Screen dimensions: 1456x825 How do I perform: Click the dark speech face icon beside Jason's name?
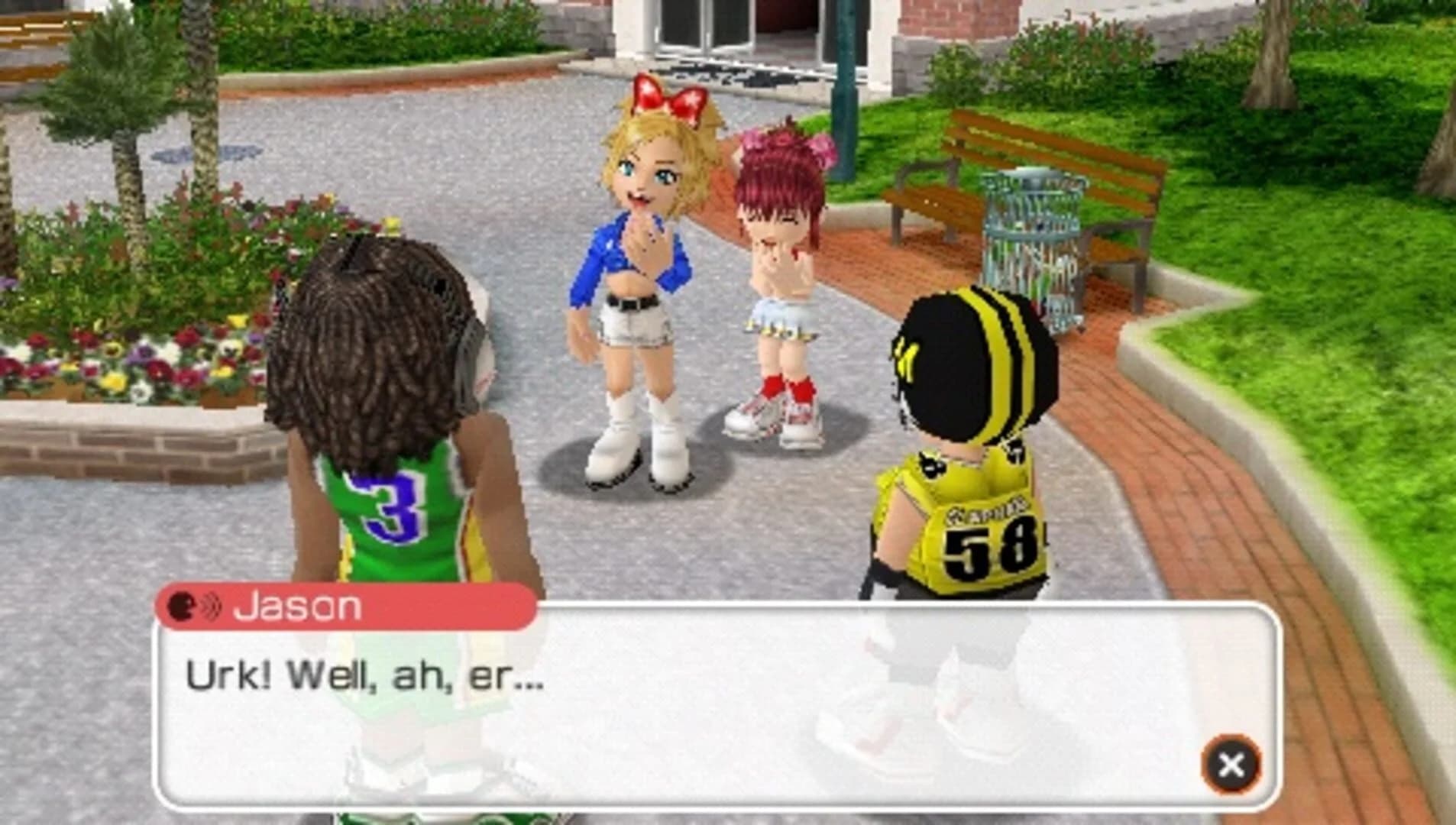pos(181,604)
